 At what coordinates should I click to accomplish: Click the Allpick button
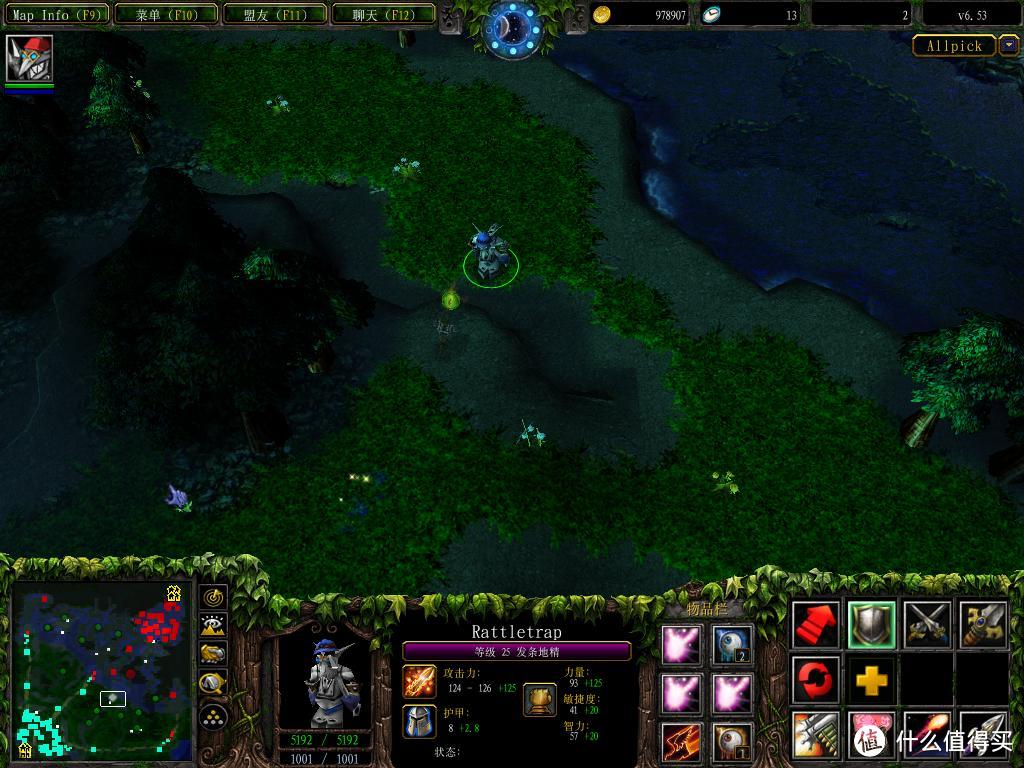tap(954, 46)
